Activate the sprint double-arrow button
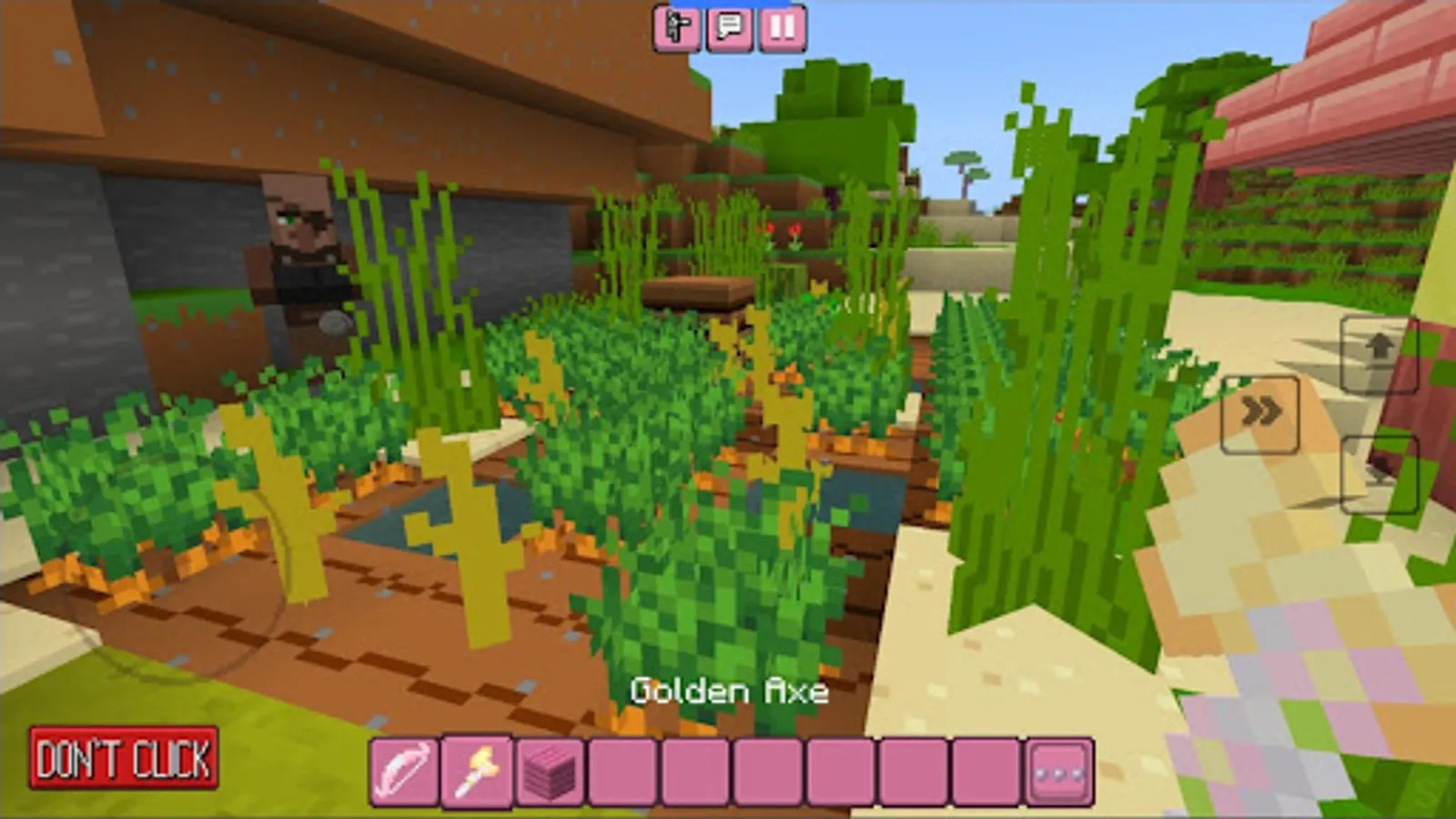Viewport: 1456px width, 819px height. click(1260, 411)
